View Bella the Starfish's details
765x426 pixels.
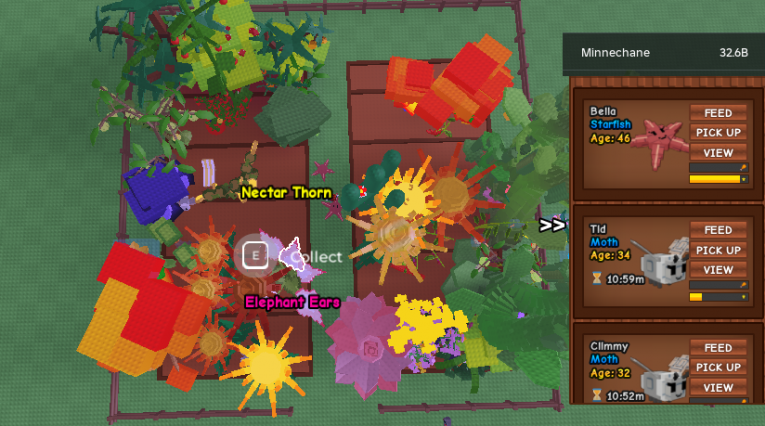[718, 152]
